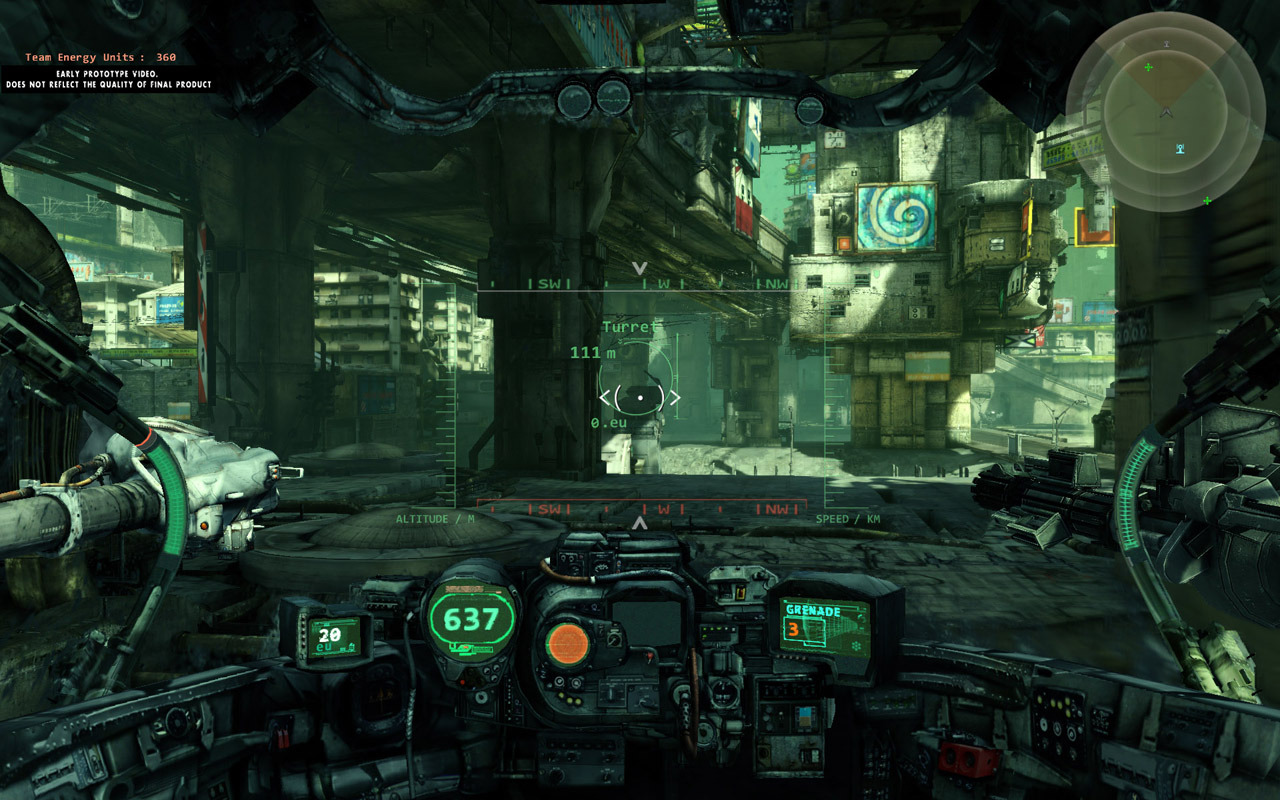Select the cyan marker on the minimap
The height and width of the screenshot is (800, 1280).
(x=1180, y=150)
